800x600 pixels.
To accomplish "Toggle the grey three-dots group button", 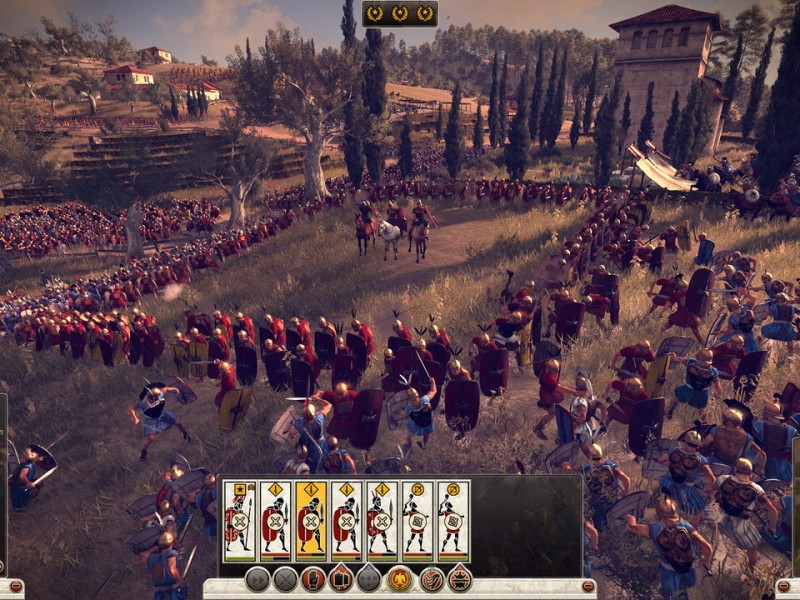I will coord(370,579).
